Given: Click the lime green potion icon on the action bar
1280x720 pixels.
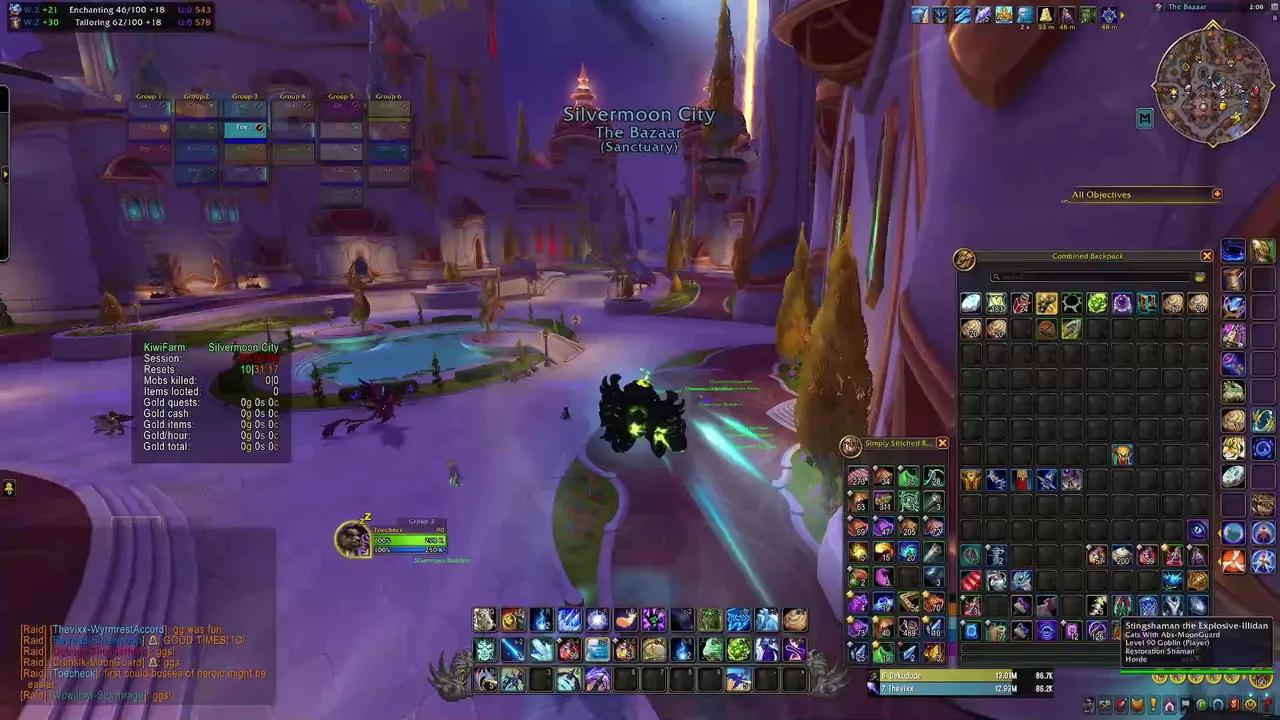Looking at the screenshot, I should 737,649.
